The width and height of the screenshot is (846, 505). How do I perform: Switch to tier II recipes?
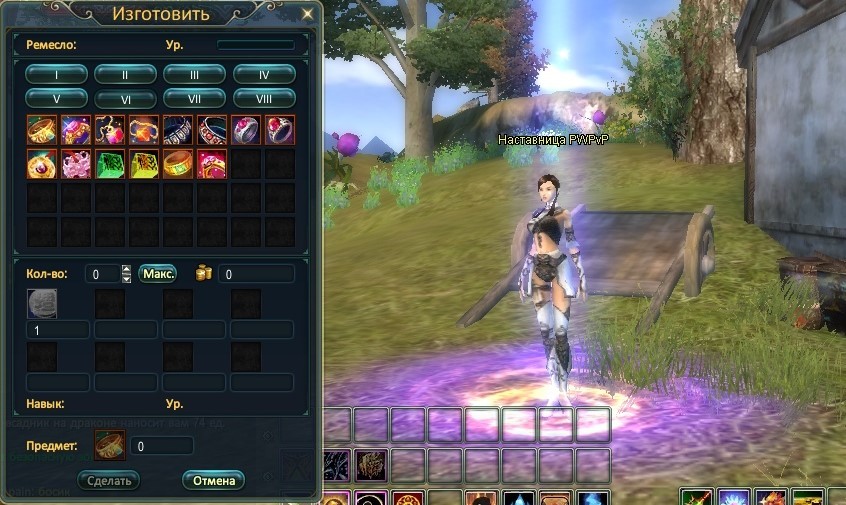125,73
